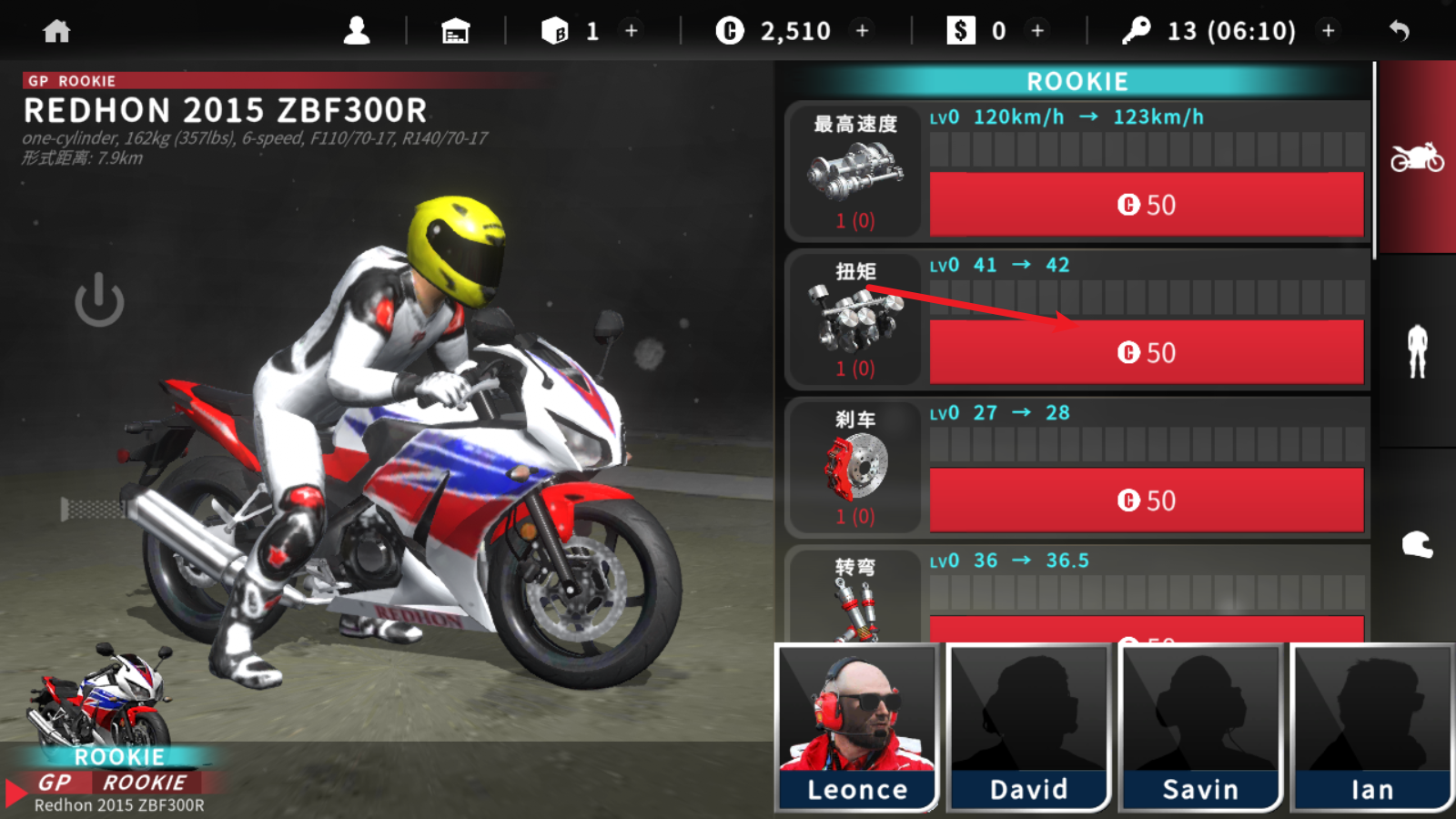
Task: Upgrade brakes for 50 coins
Action: (x=1146, y=500)
